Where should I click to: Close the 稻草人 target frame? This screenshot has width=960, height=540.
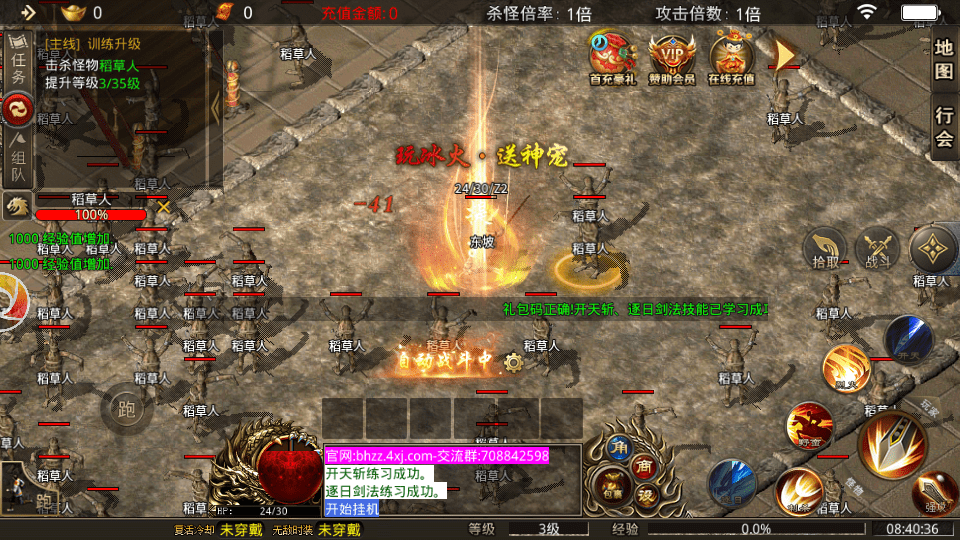[x=163, y=207]
